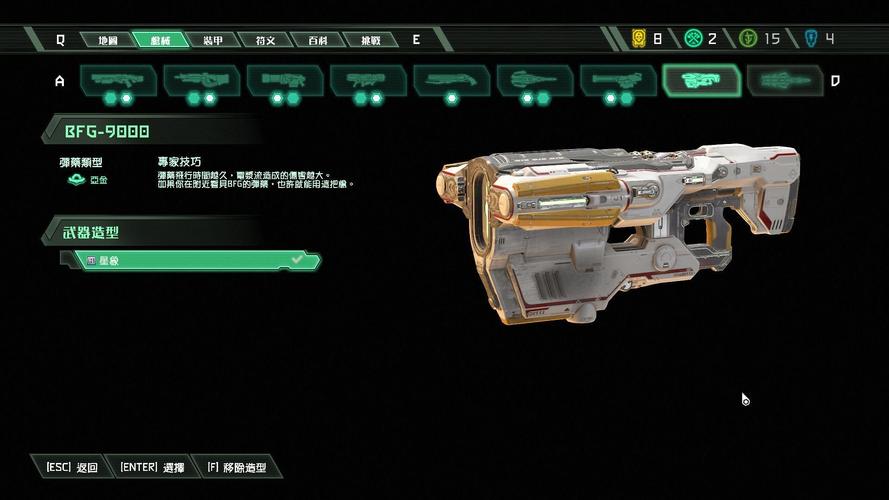The width and height of the screenshot is (889, 500).
Task: Open the 符文 (Runes) tab
Action: pos(266,40)
